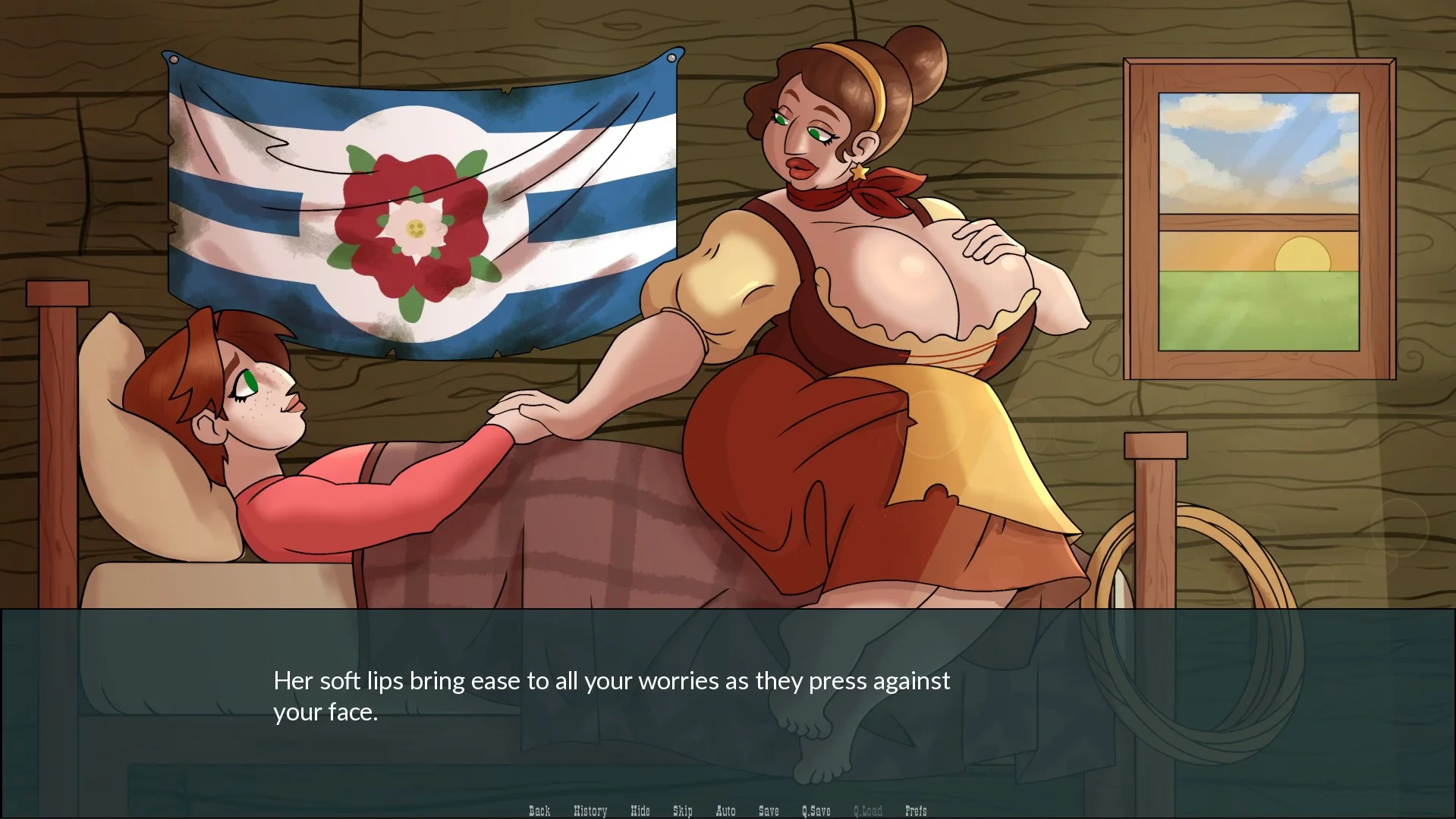Open the Save game screen
The image size is (1456, 819).
point(769,811)
